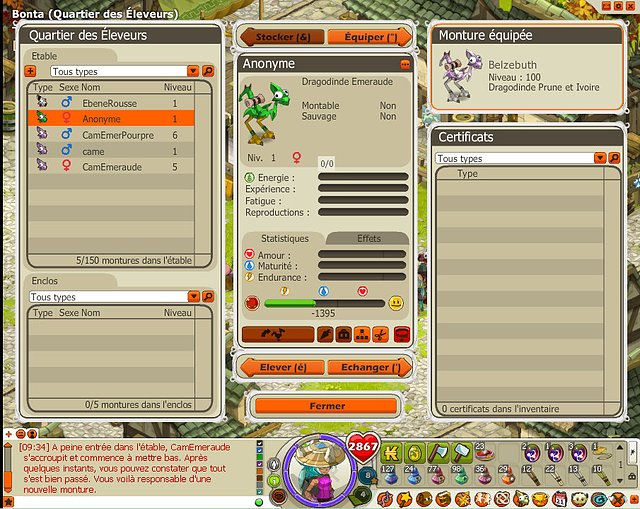
Task: Click the Echanger button
Action: tap(370, 367)
